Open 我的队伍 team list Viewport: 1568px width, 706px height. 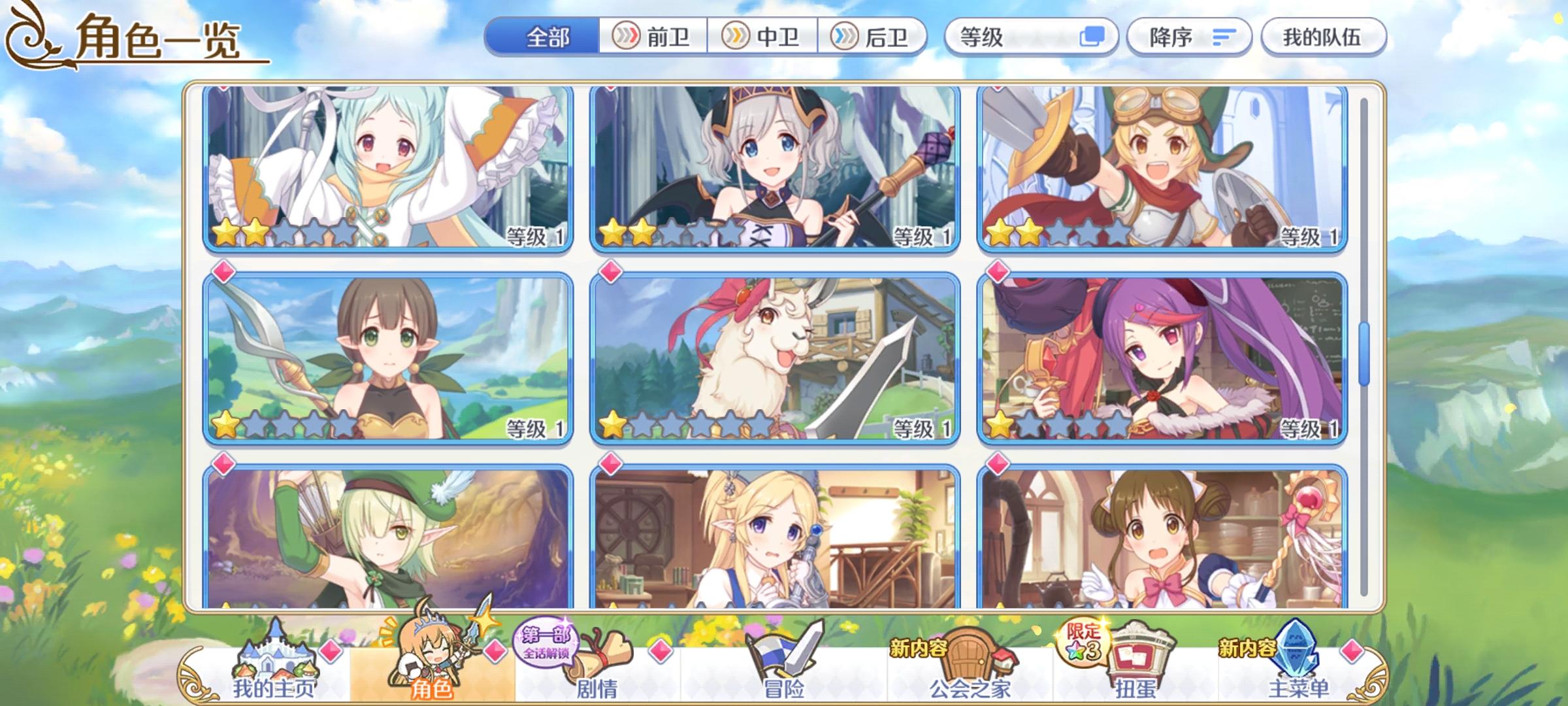click(x=1322, y=37)
